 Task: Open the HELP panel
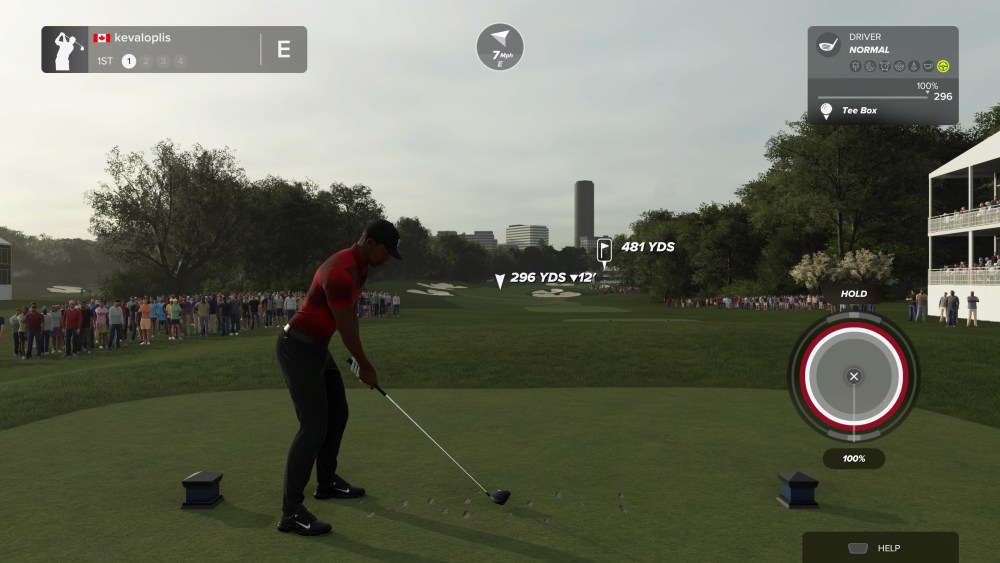click(x=880, y=548)
